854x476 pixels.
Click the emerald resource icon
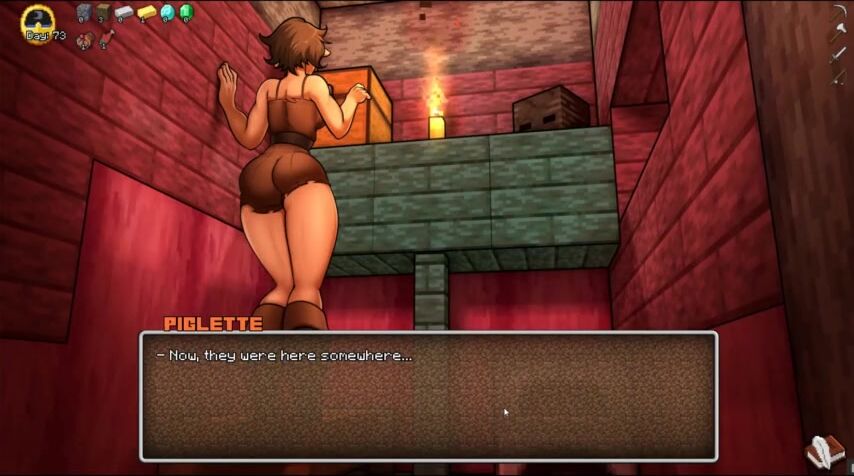[x=185, y=12]
